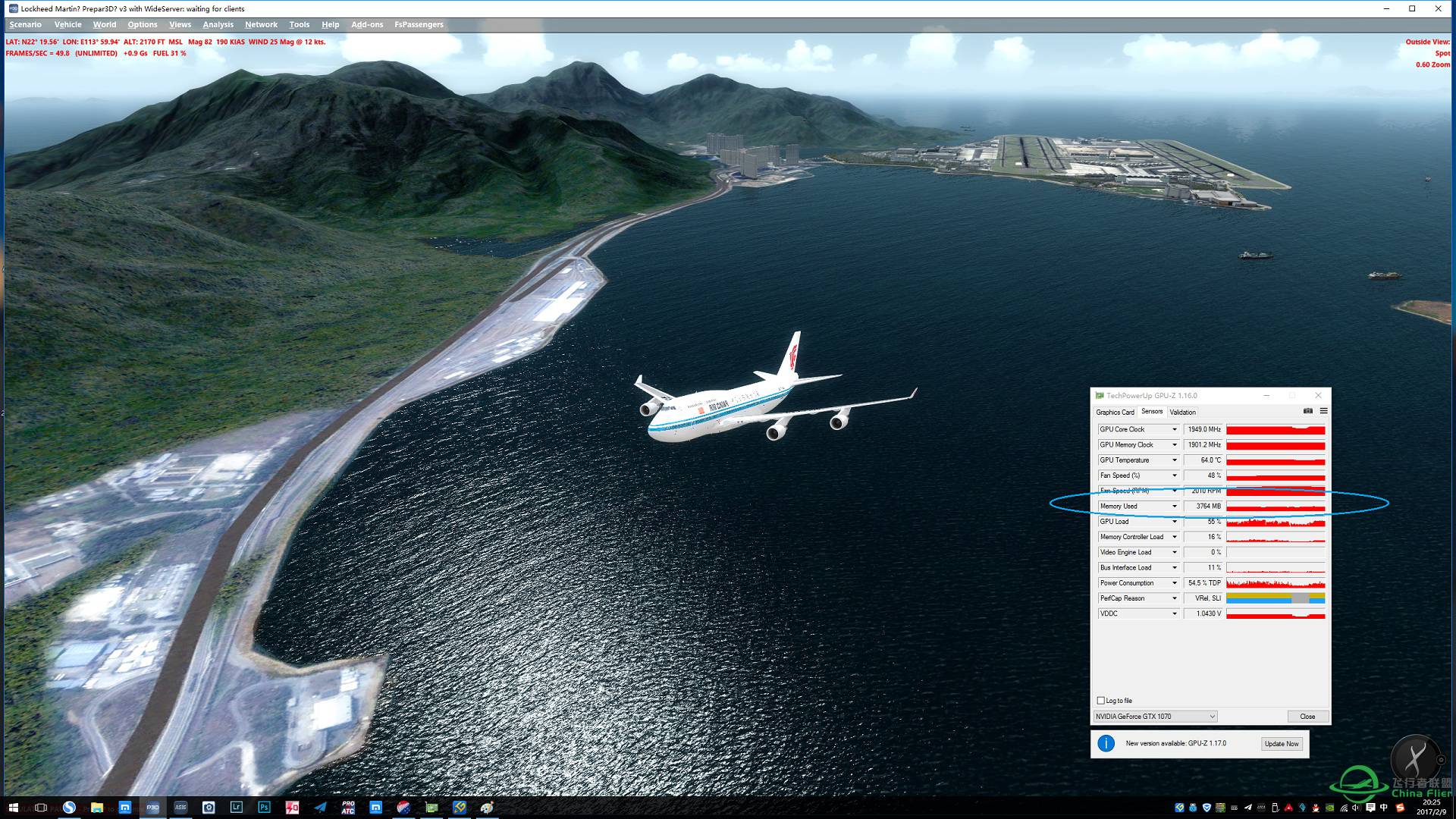Close the Prepar3D window

point(1438,9)
